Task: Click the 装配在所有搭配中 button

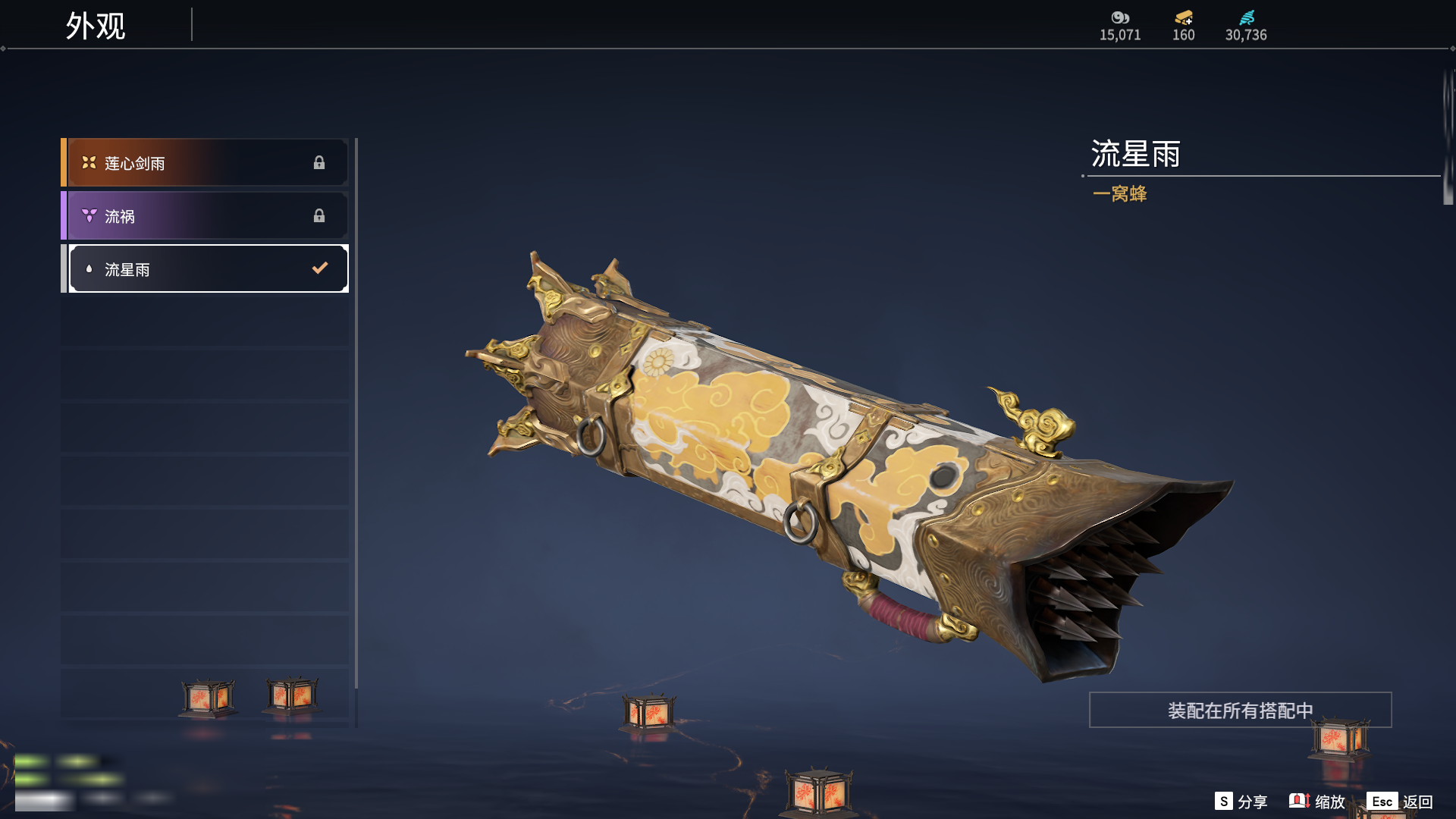Action: [x=1240, y=710]
